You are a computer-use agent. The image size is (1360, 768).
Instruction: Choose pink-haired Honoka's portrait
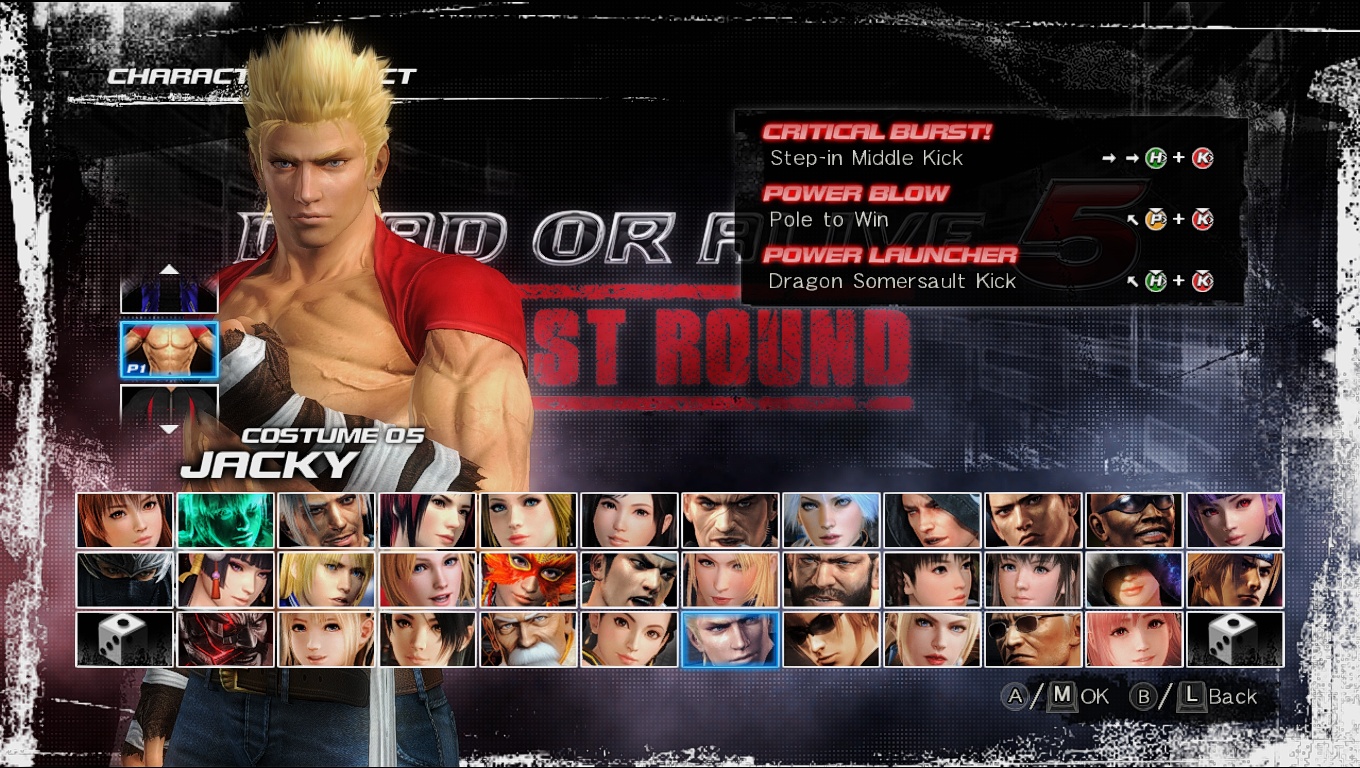(x=1134, y=640)
